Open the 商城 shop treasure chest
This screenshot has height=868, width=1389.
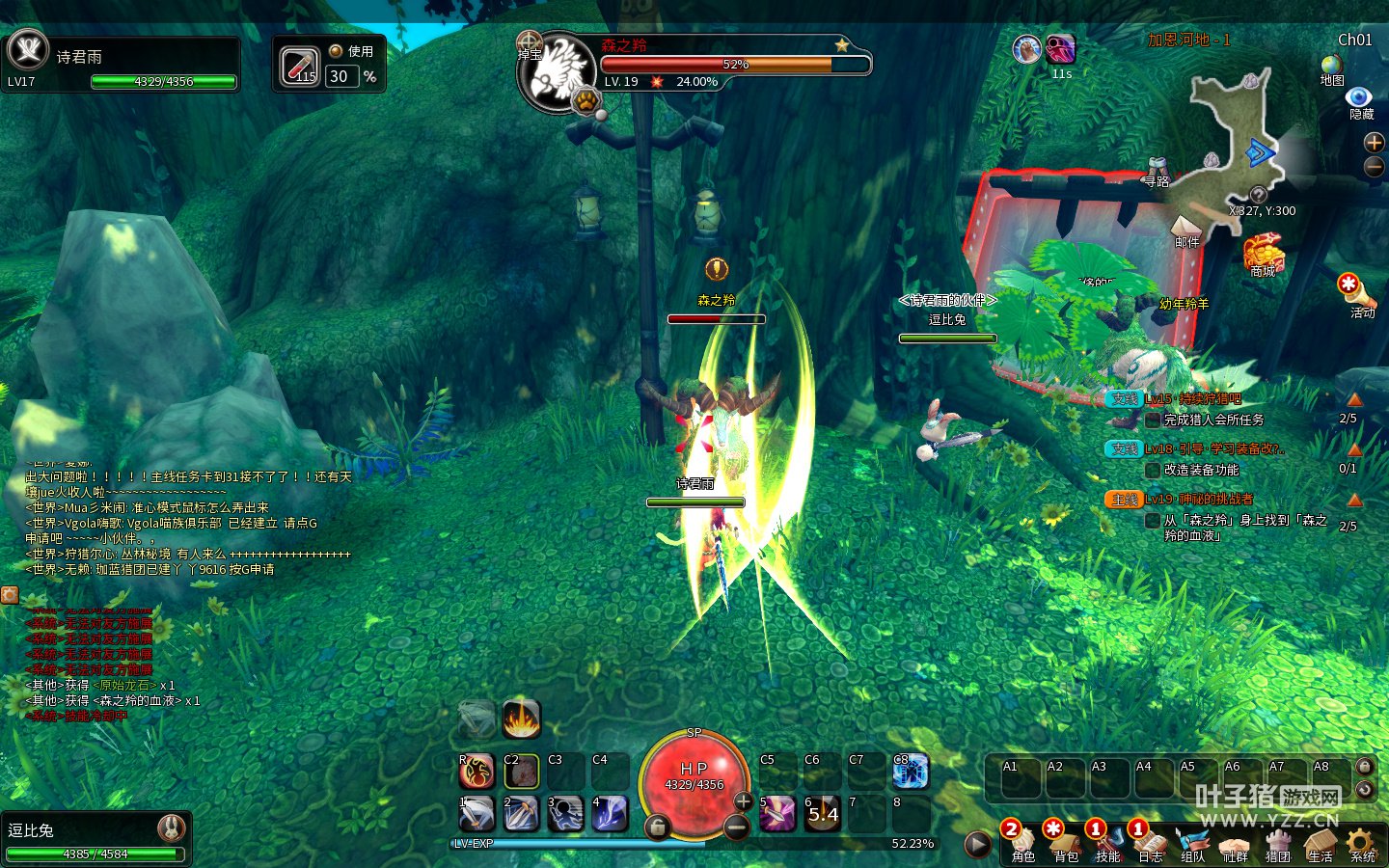point(1263,256)
